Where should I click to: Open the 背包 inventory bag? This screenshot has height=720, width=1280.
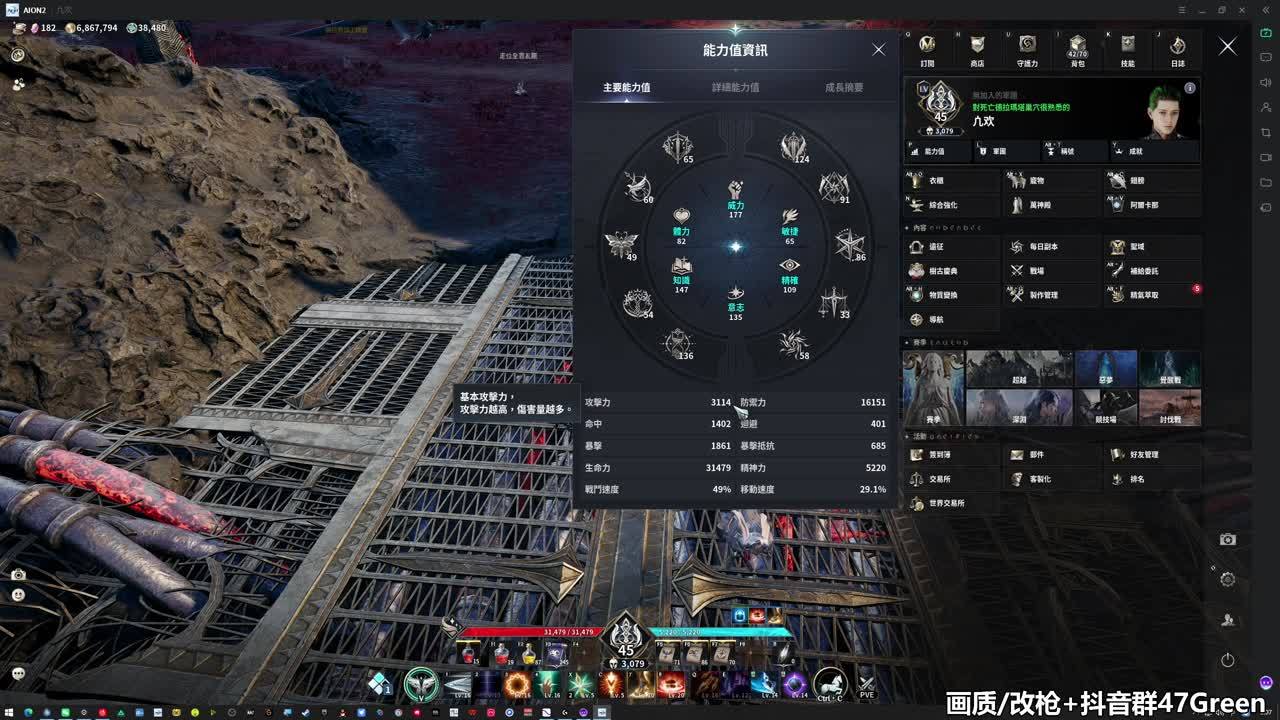[x=1077, y=49]
